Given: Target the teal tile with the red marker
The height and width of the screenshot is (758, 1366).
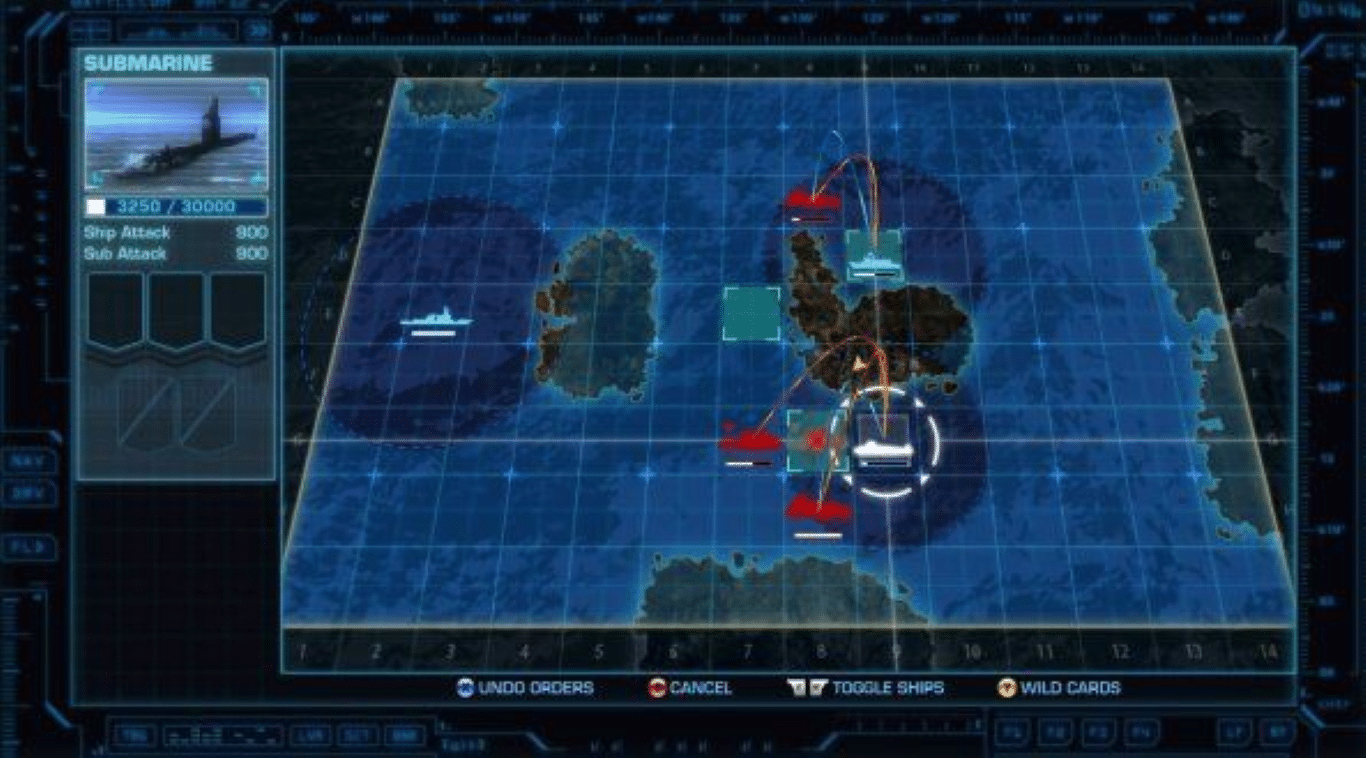Looking at the screenshot, I should pos(816,440).
